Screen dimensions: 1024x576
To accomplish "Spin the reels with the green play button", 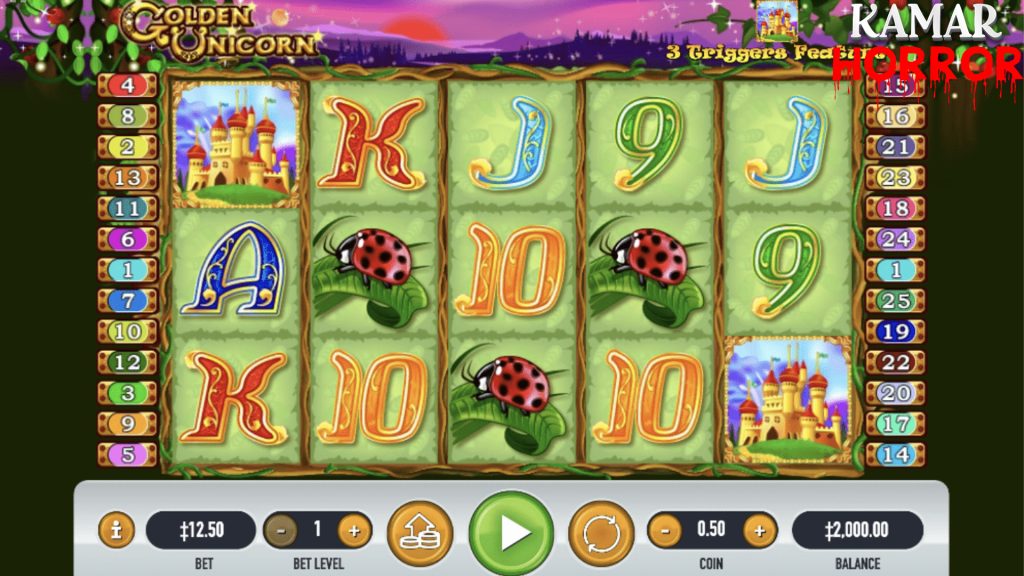I will (x=511, y=532).
